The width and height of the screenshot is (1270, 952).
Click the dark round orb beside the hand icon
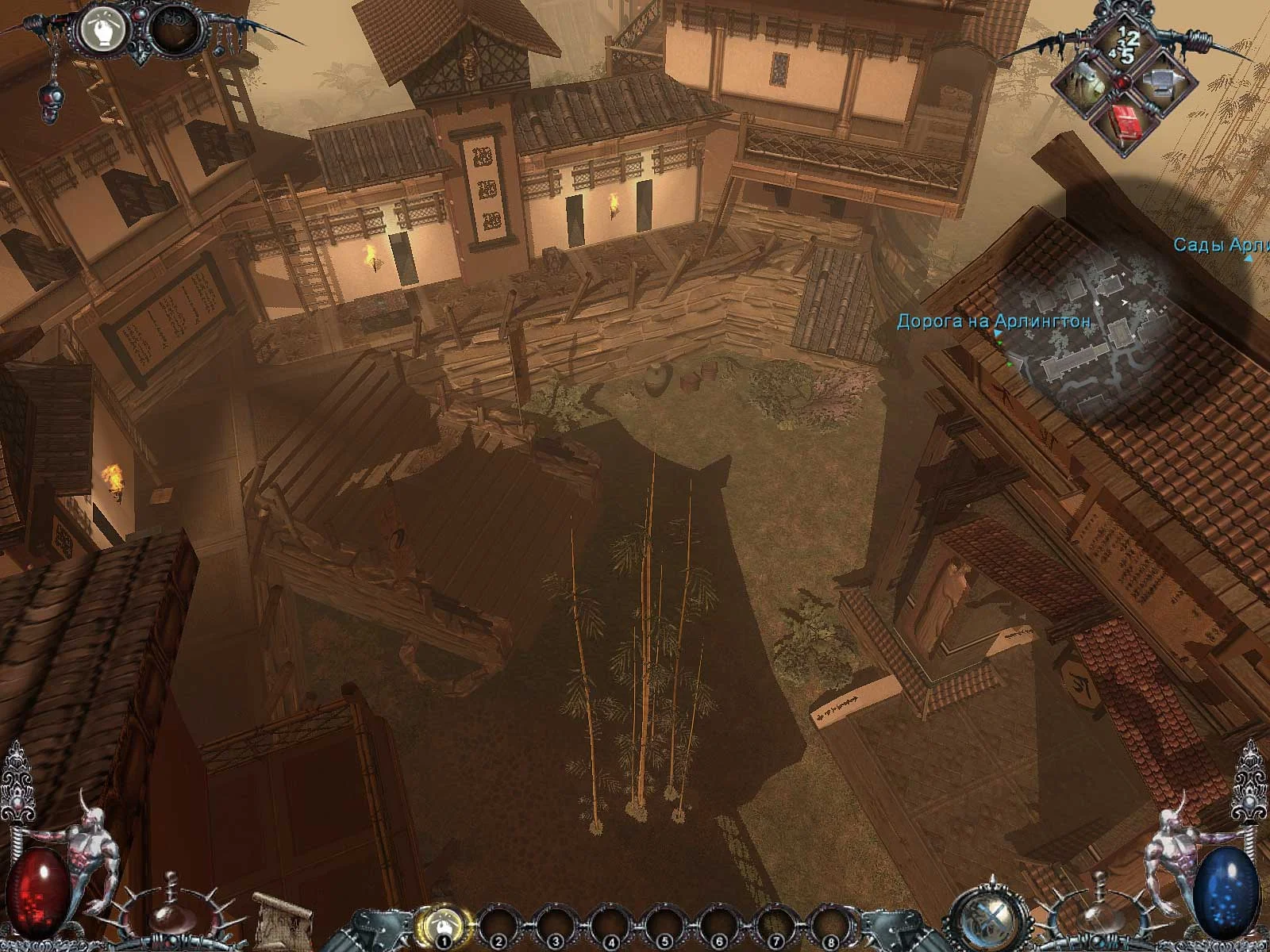click(173, 32)
